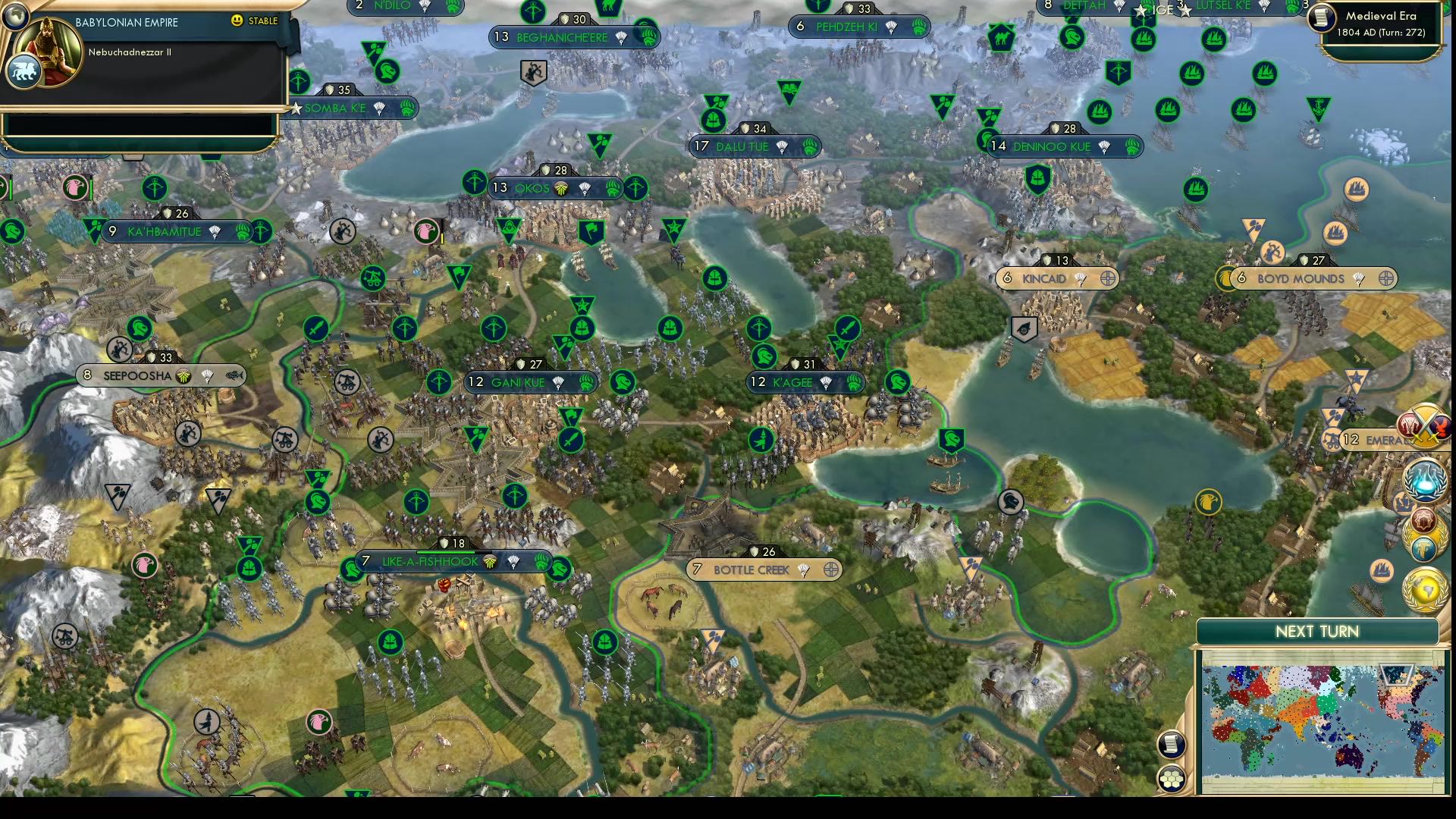Open the Kincaid city-state banner

tap(1054, 278)
